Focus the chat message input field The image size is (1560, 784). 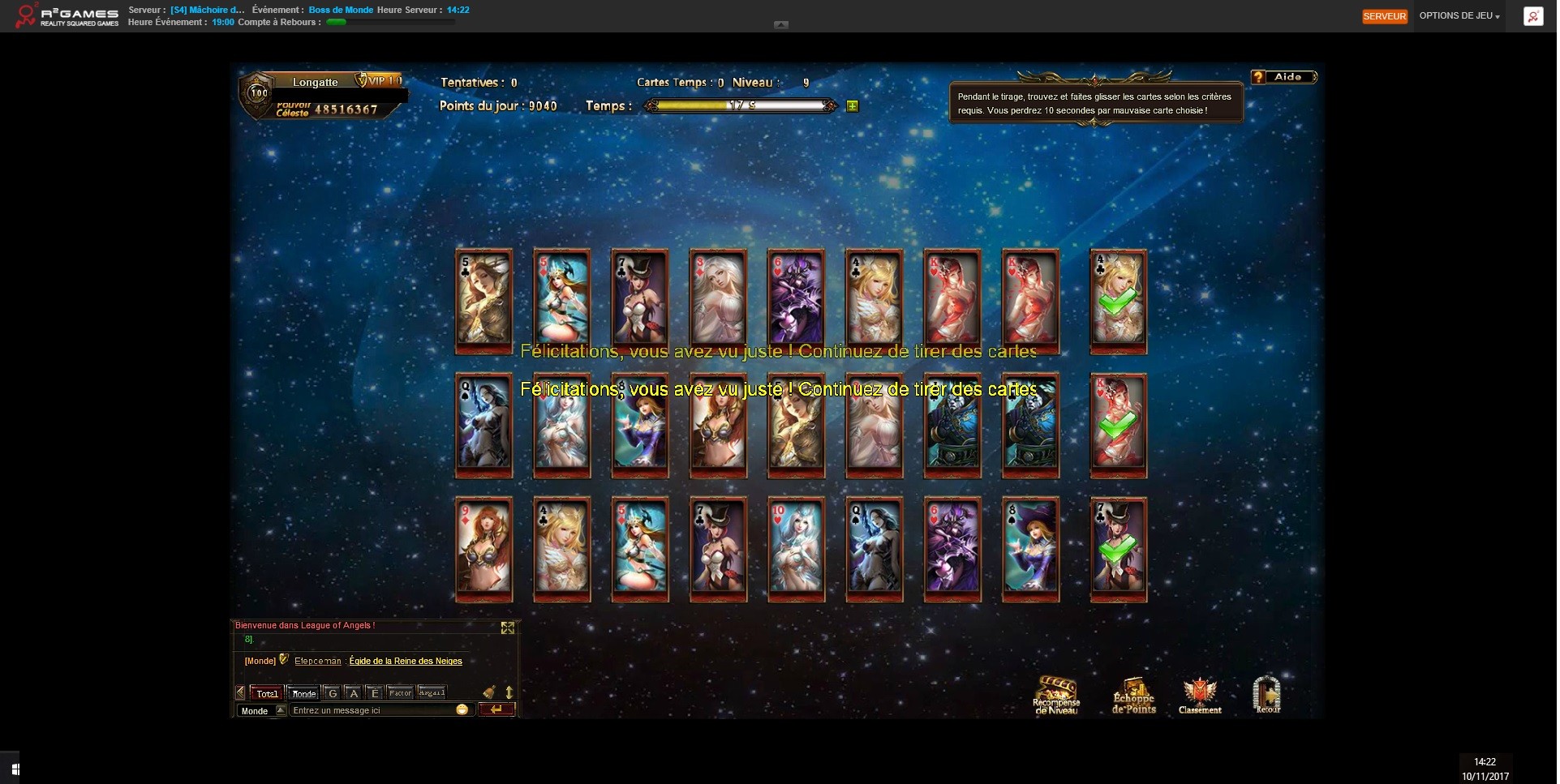[372, 710]
